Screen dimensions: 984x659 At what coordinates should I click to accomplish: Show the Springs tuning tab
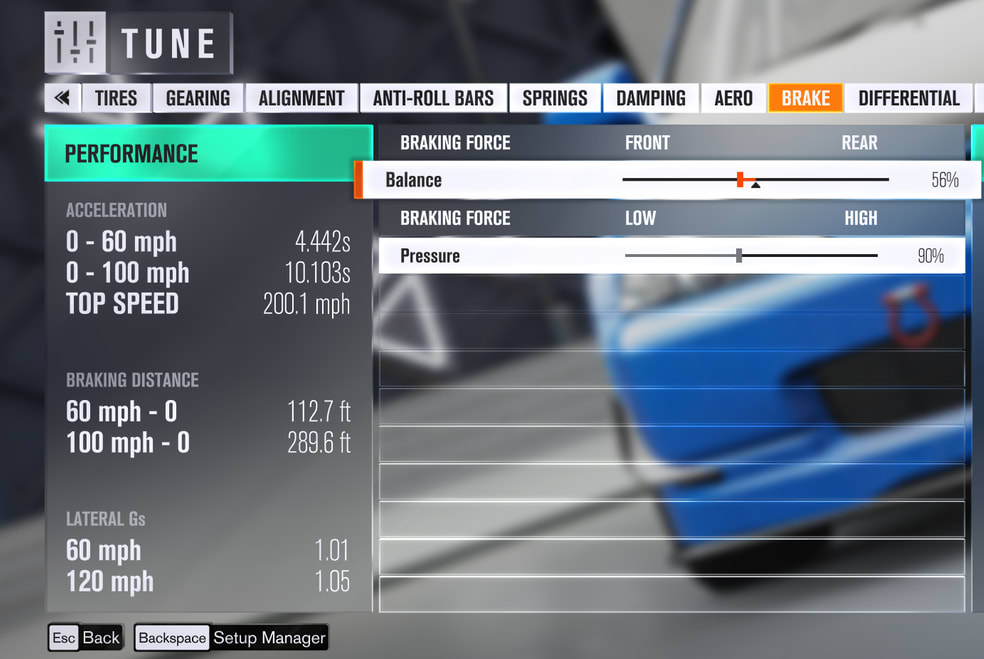(555, 98)
